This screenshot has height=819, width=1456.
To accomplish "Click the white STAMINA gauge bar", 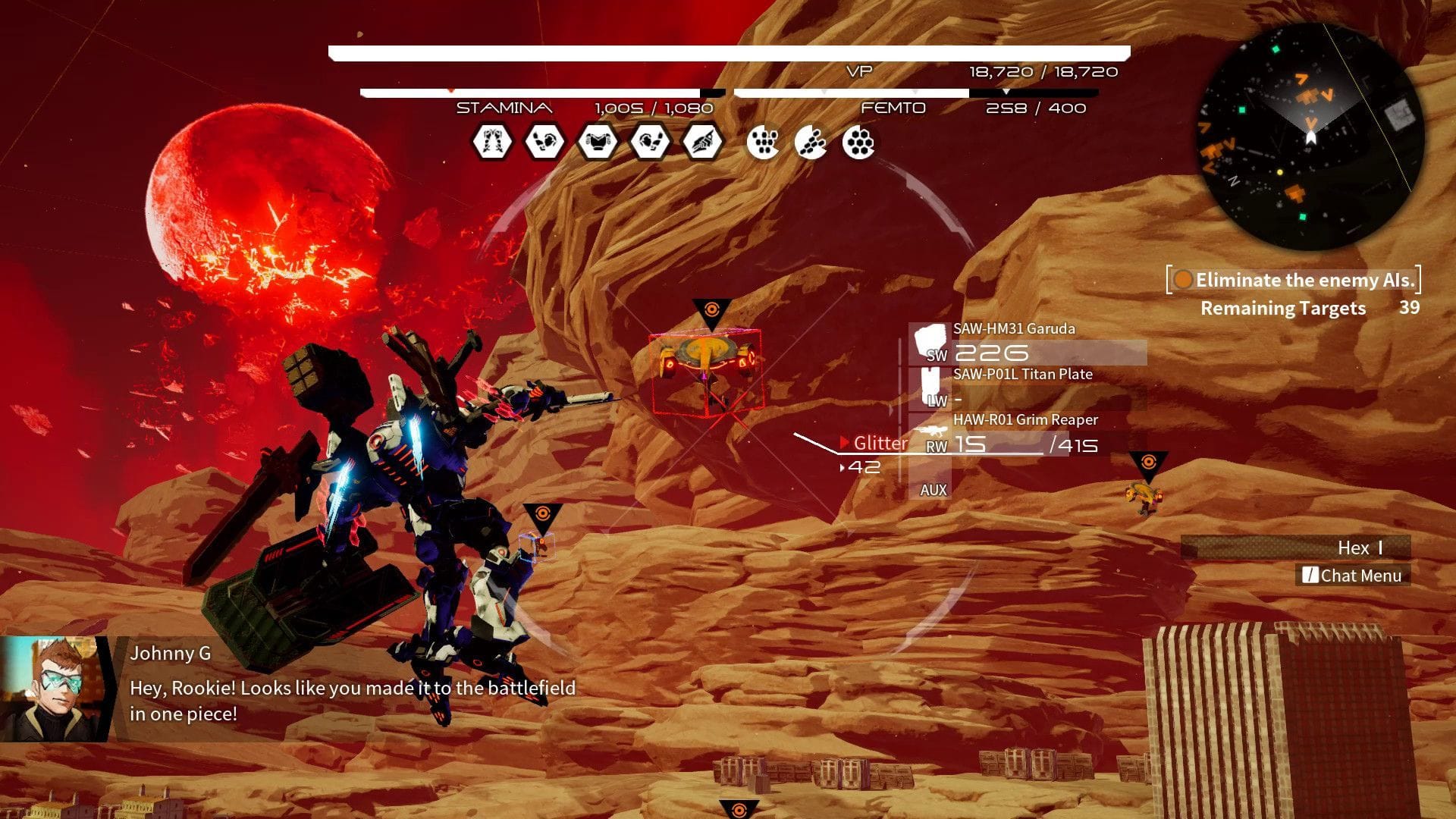I will (531, 91).
